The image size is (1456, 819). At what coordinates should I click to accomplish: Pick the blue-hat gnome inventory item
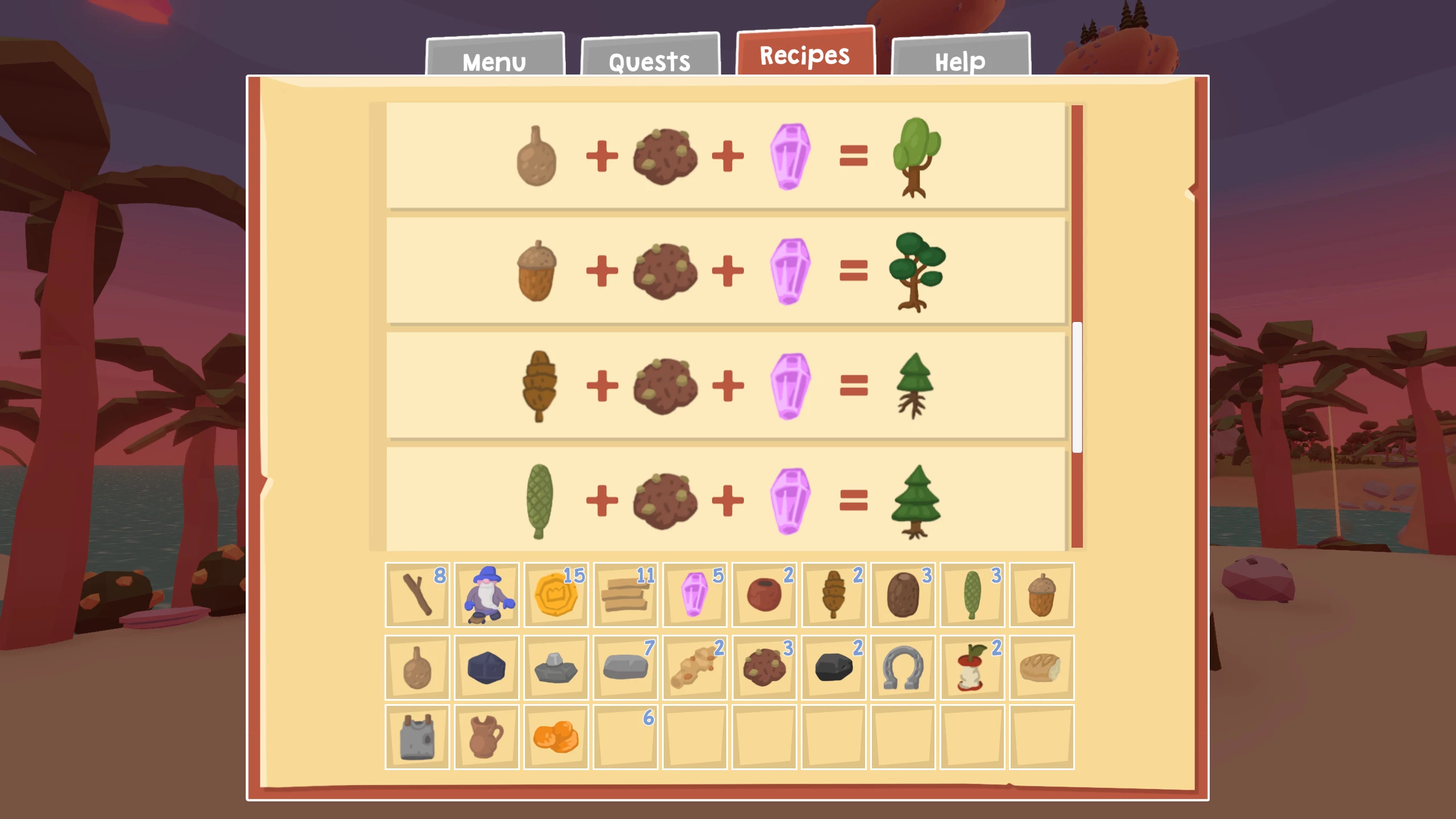[487, 595]
